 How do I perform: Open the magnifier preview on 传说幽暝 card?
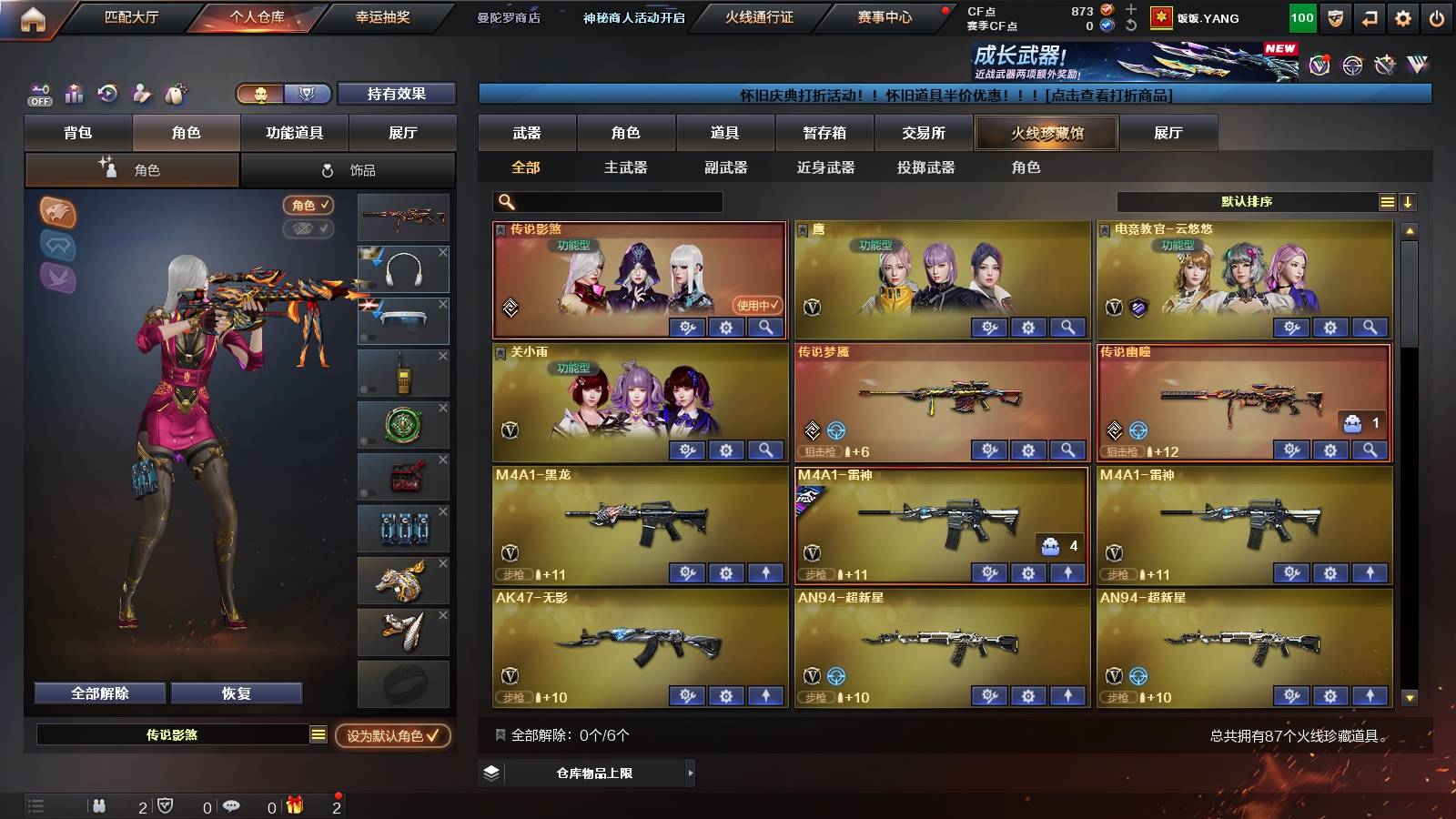click(1369, 450)
